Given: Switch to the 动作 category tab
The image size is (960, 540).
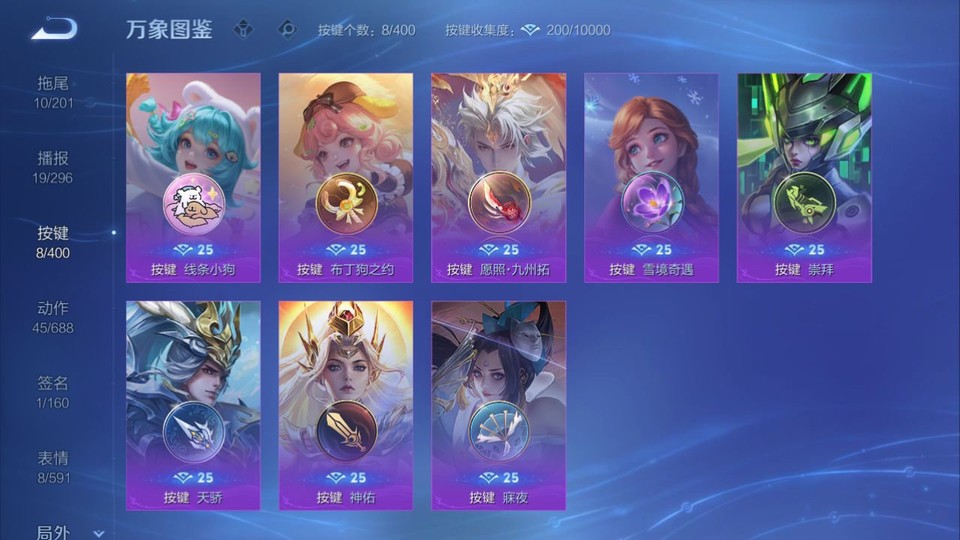Looking at the screenshot, I should click(53, 316).
